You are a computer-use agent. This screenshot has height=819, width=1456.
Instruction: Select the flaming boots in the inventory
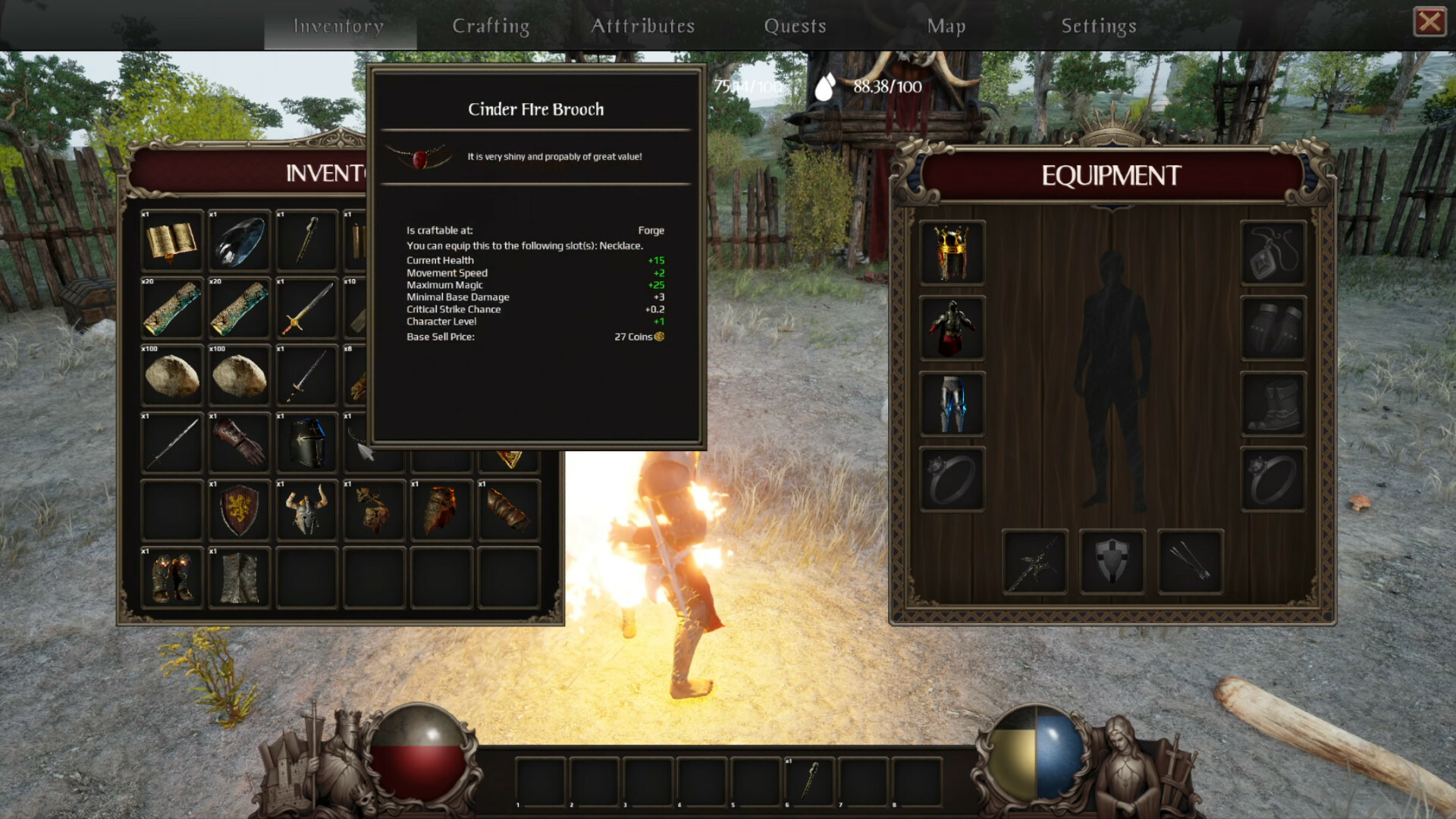click(171, 577)
